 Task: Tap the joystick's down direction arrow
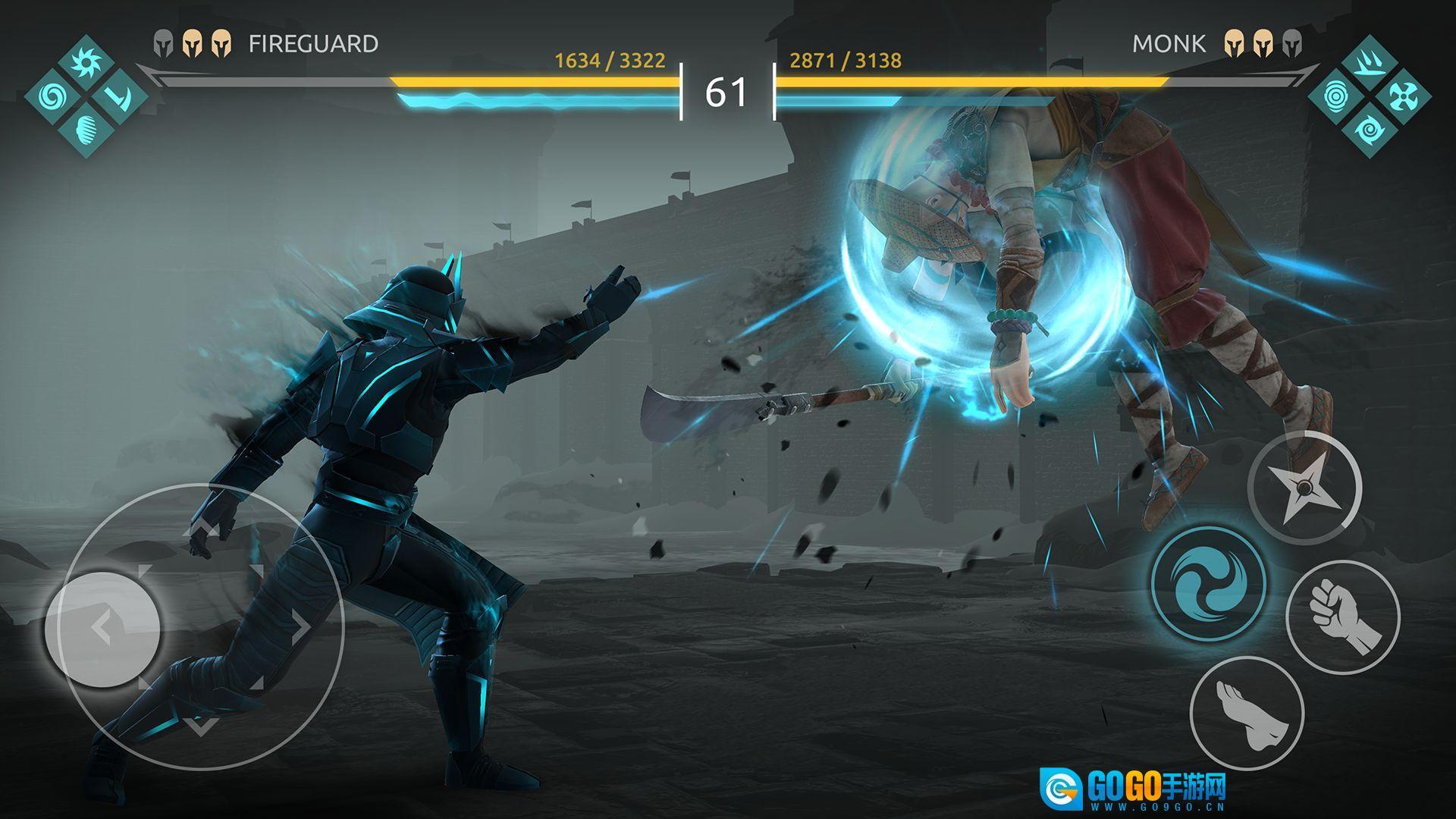point(199,726)
